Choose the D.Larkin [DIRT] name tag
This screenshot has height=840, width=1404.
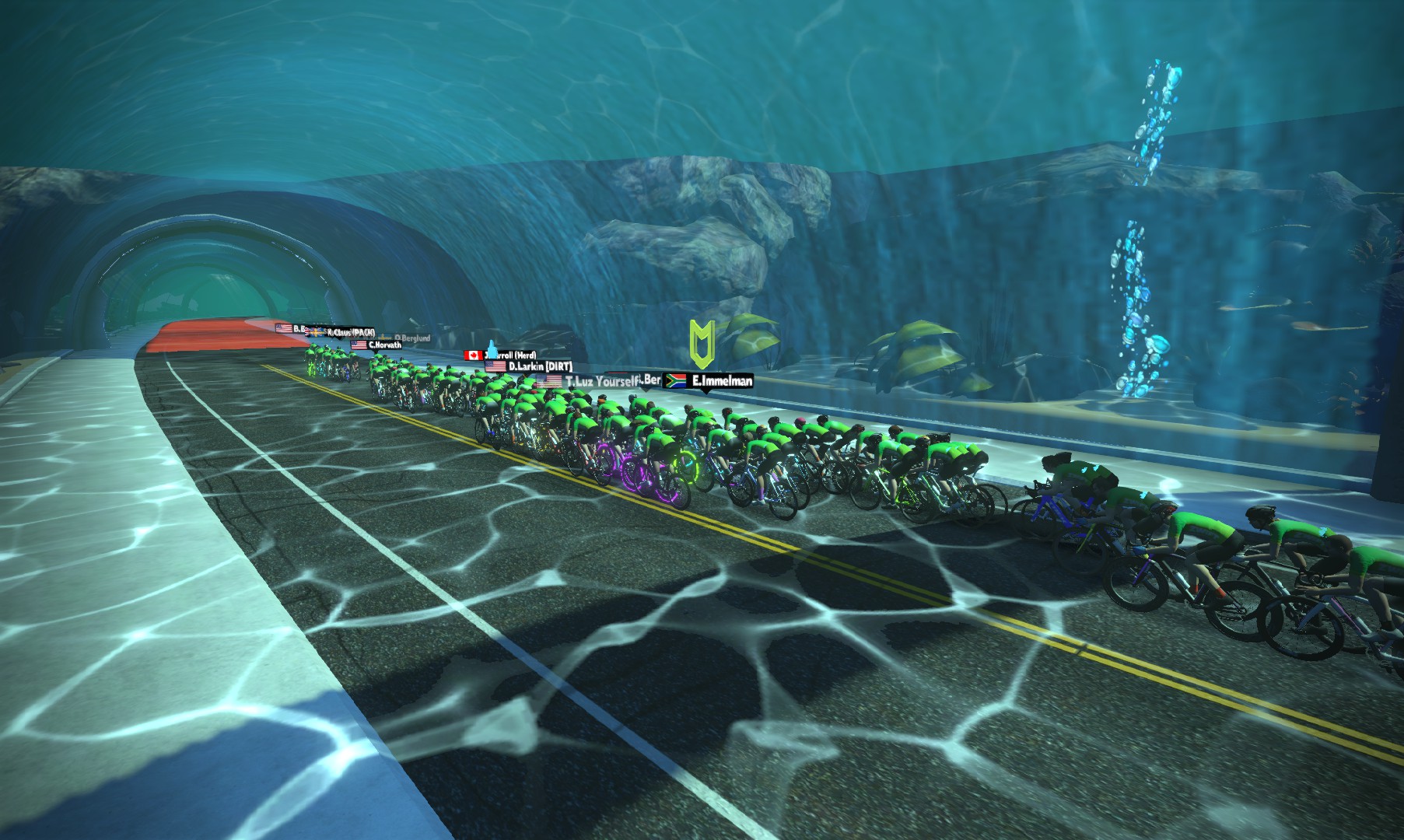529,366
